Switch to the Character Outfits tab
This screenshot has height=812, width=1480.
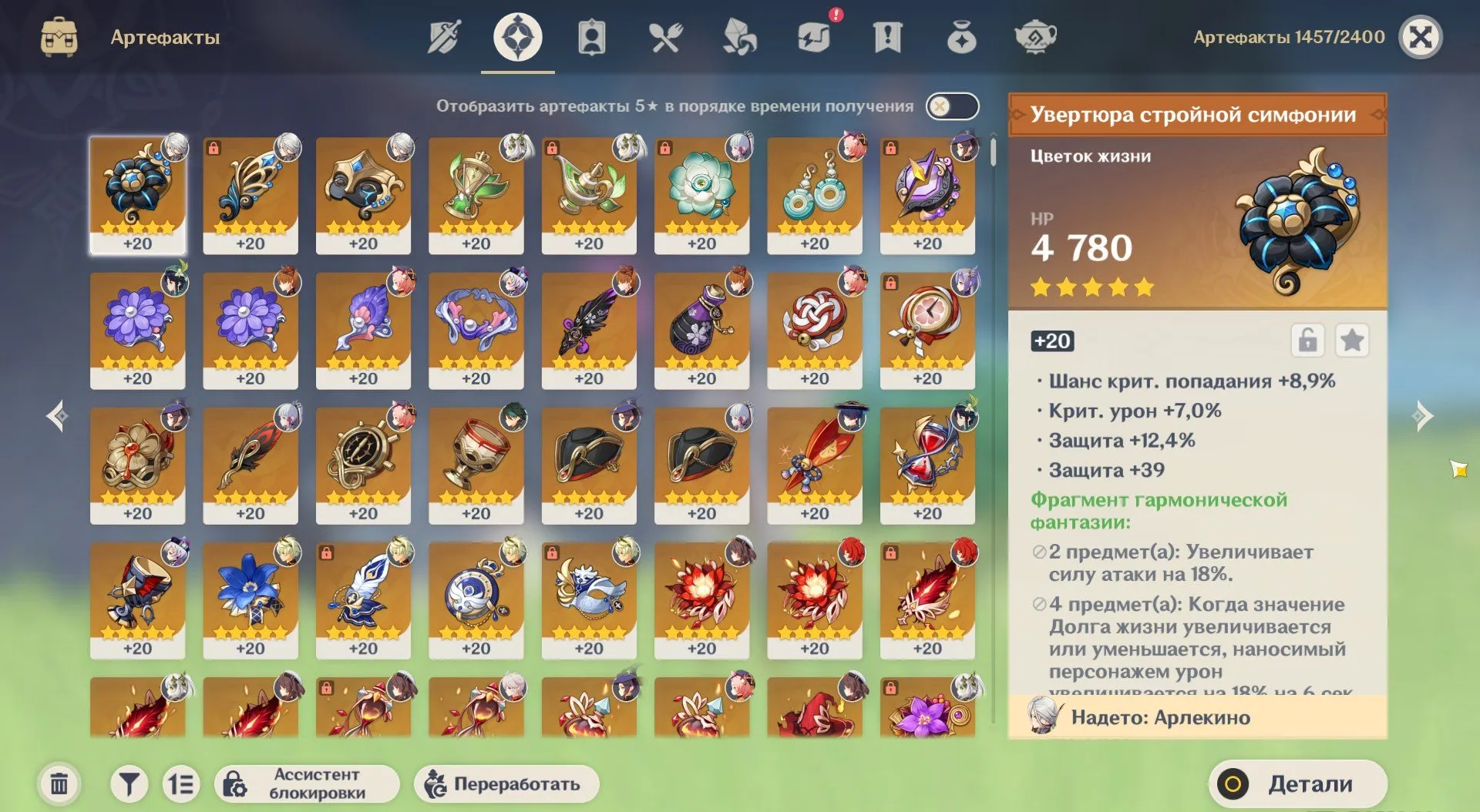coord(592,37)
